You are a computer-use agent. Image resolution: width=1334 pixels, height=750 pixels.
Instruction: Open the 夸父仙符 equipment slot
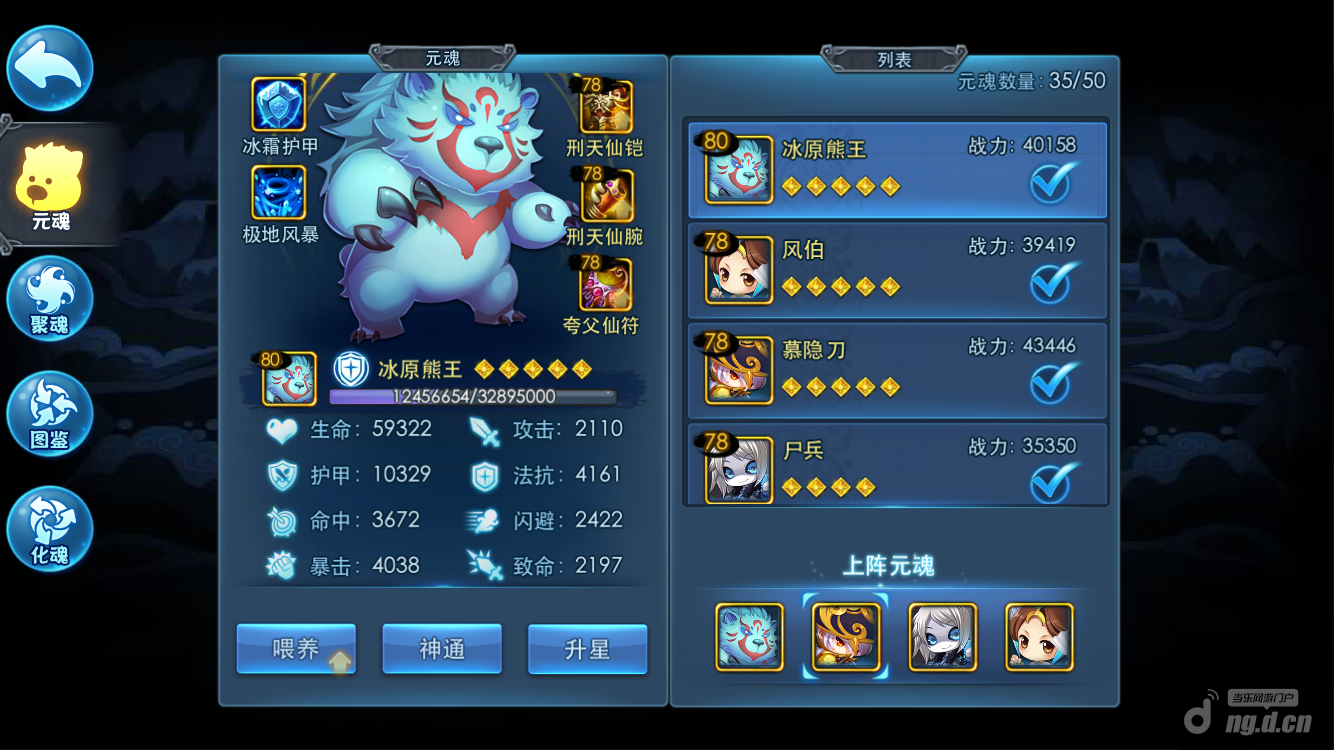[606, 284]
